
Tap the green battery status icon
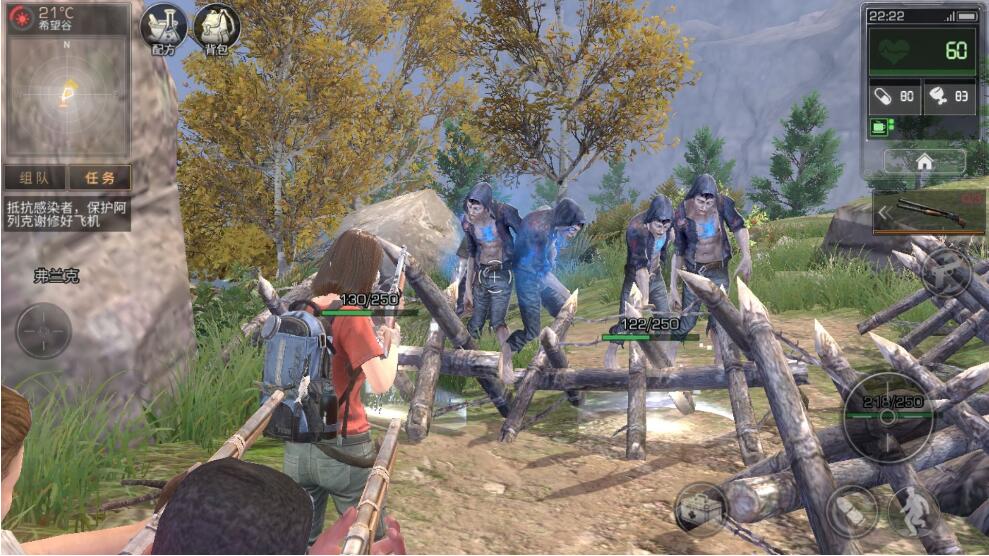coord(880,127)
